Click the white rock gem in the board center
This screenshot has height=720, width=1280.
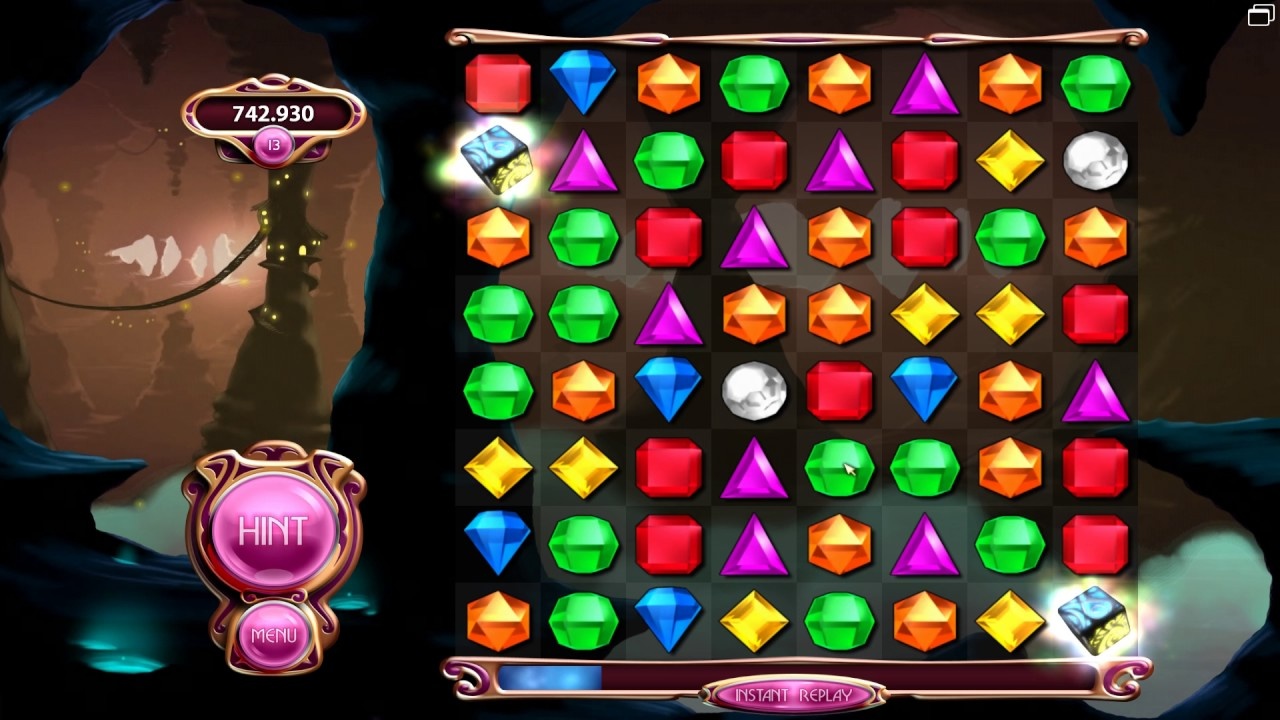753,391
